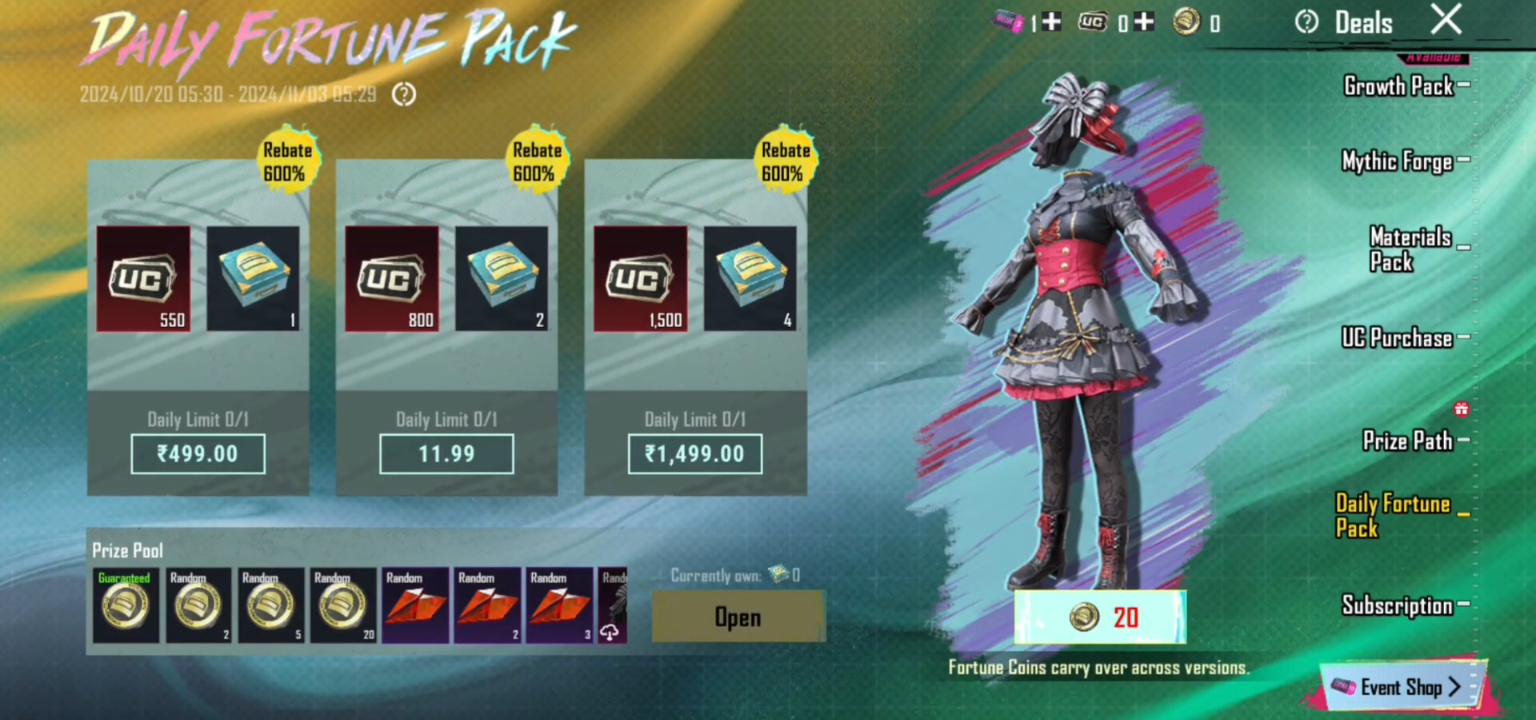This screenshot has width=1536, height=720.
Task: Open the Deals help question mark
Action: point(1306,22)
